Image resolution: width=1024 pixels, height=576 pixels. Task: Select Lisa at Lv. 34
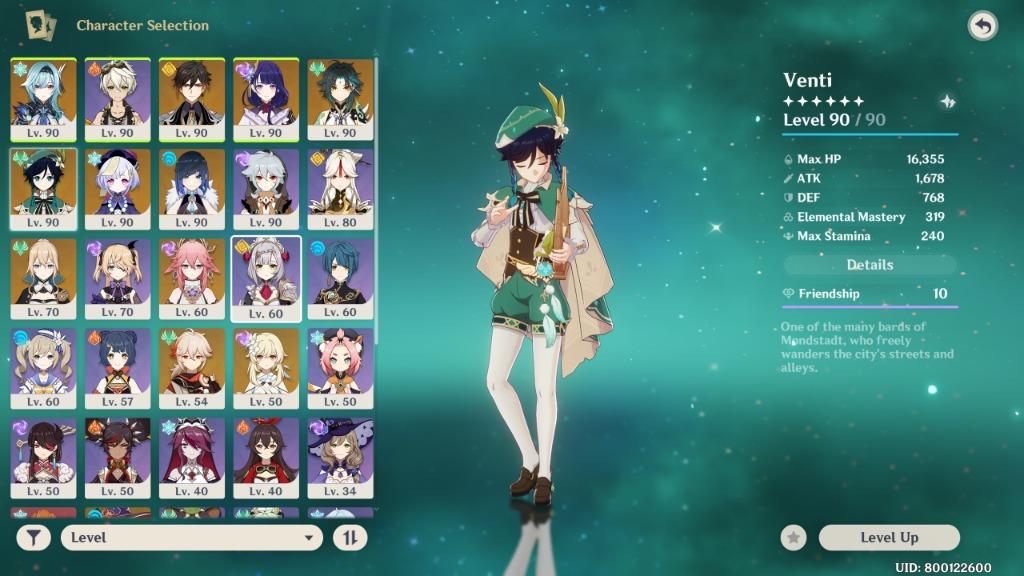340,458
